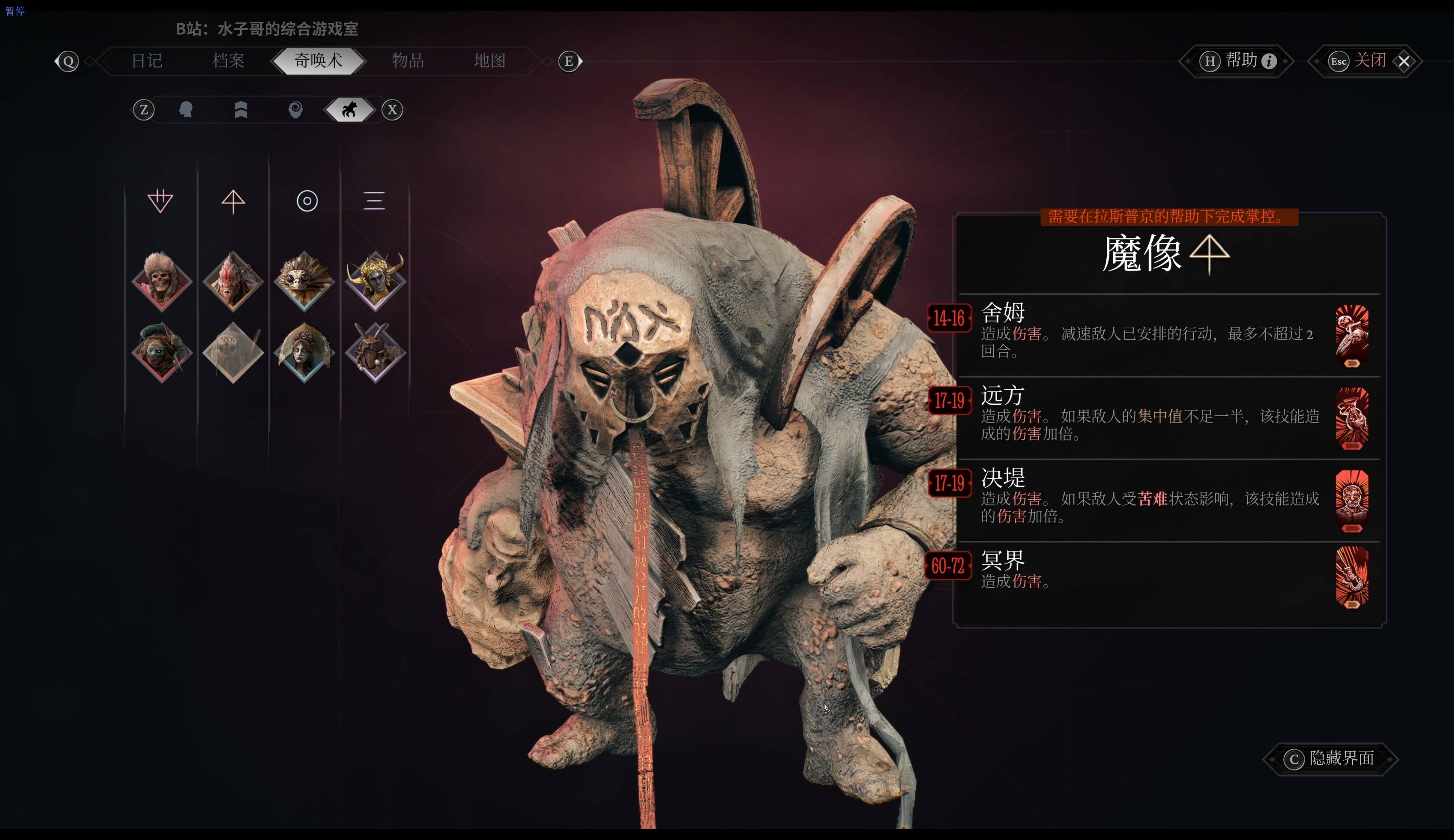Pick the blue-faced hooded salutor portrait

162,352
